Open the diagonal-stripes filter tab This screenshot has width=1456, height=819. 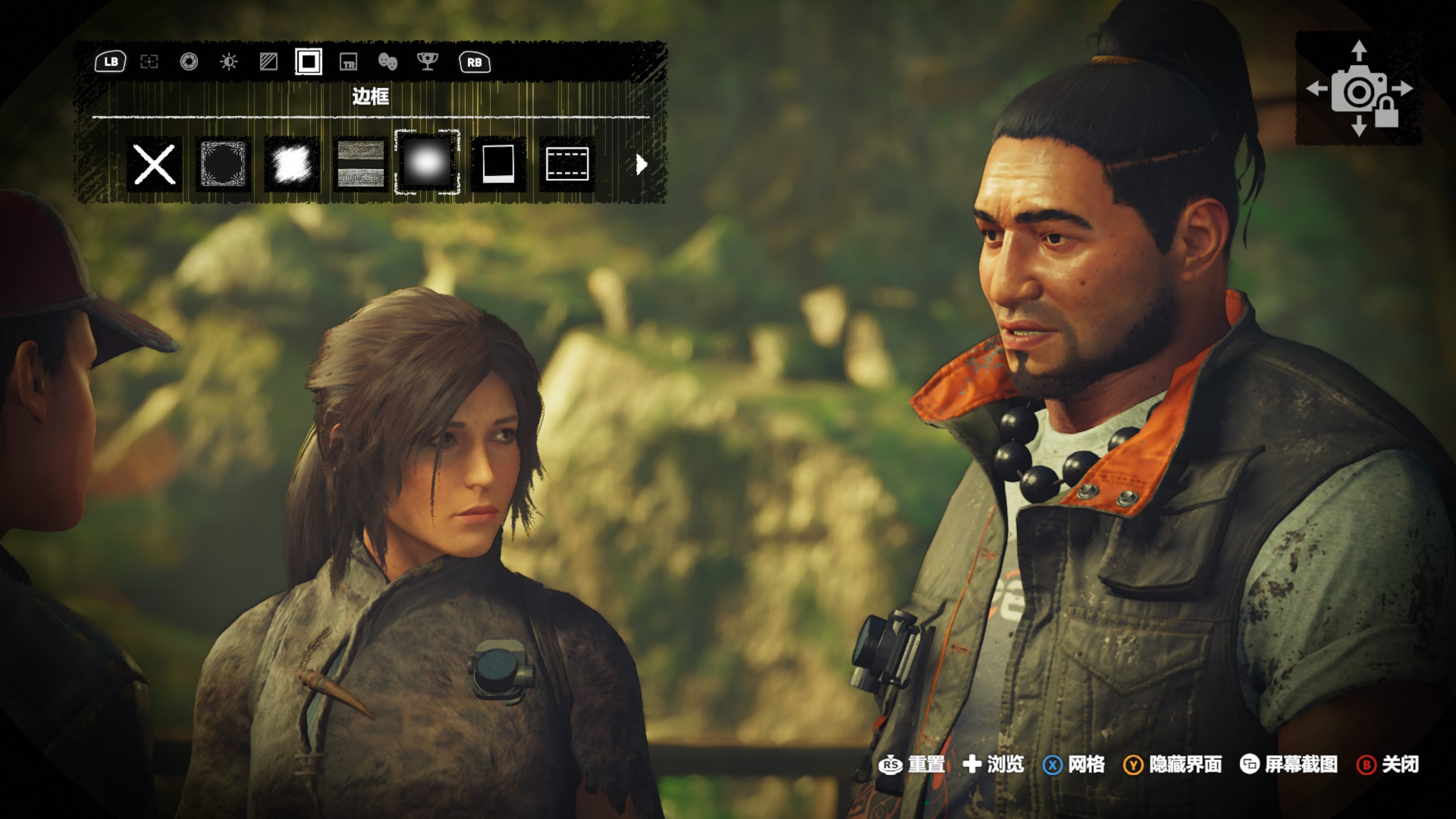coord(268,62)
